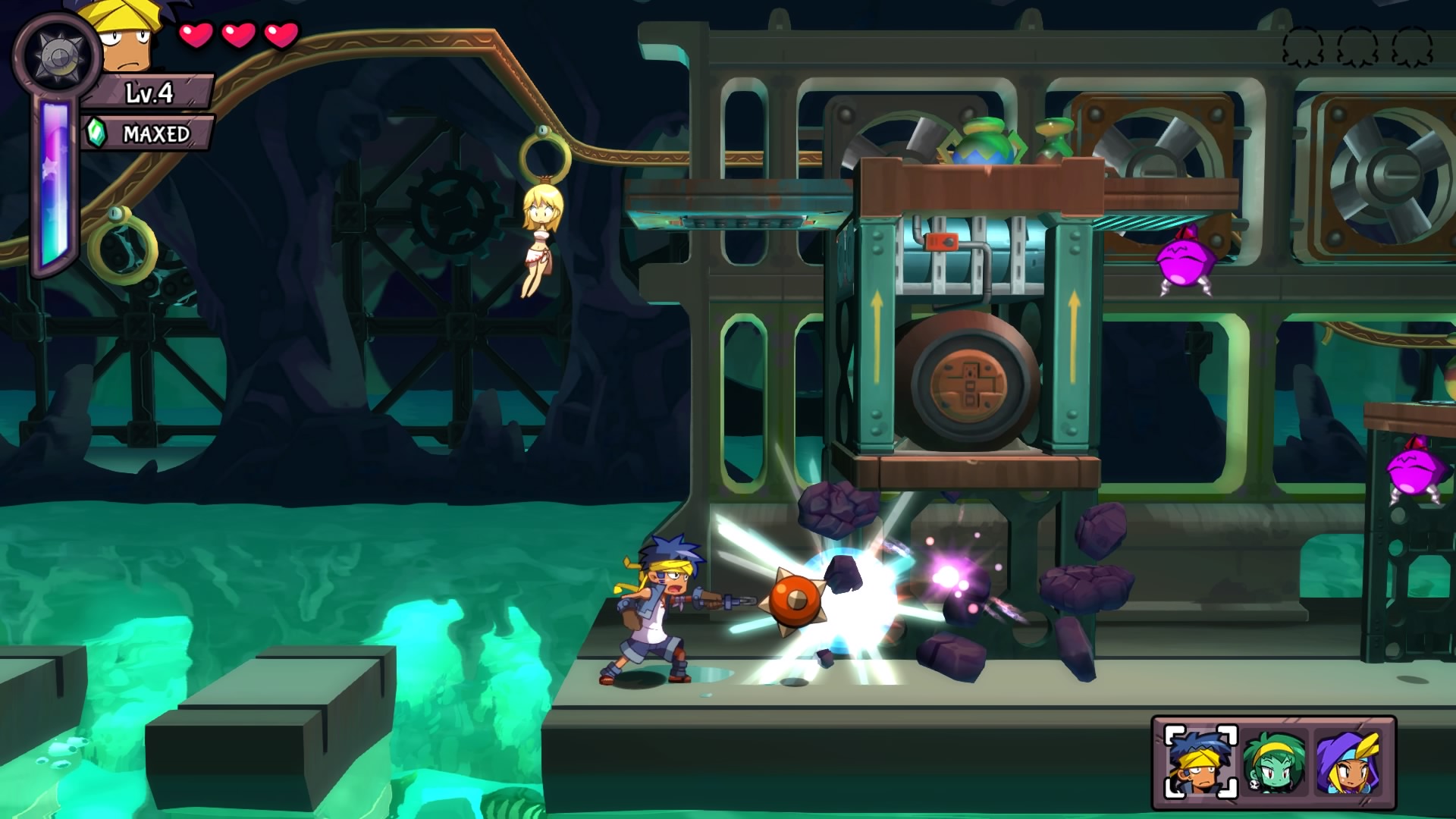Click the third red heart in the health bar
1456x819 pixels.
[x=282, y=36]
